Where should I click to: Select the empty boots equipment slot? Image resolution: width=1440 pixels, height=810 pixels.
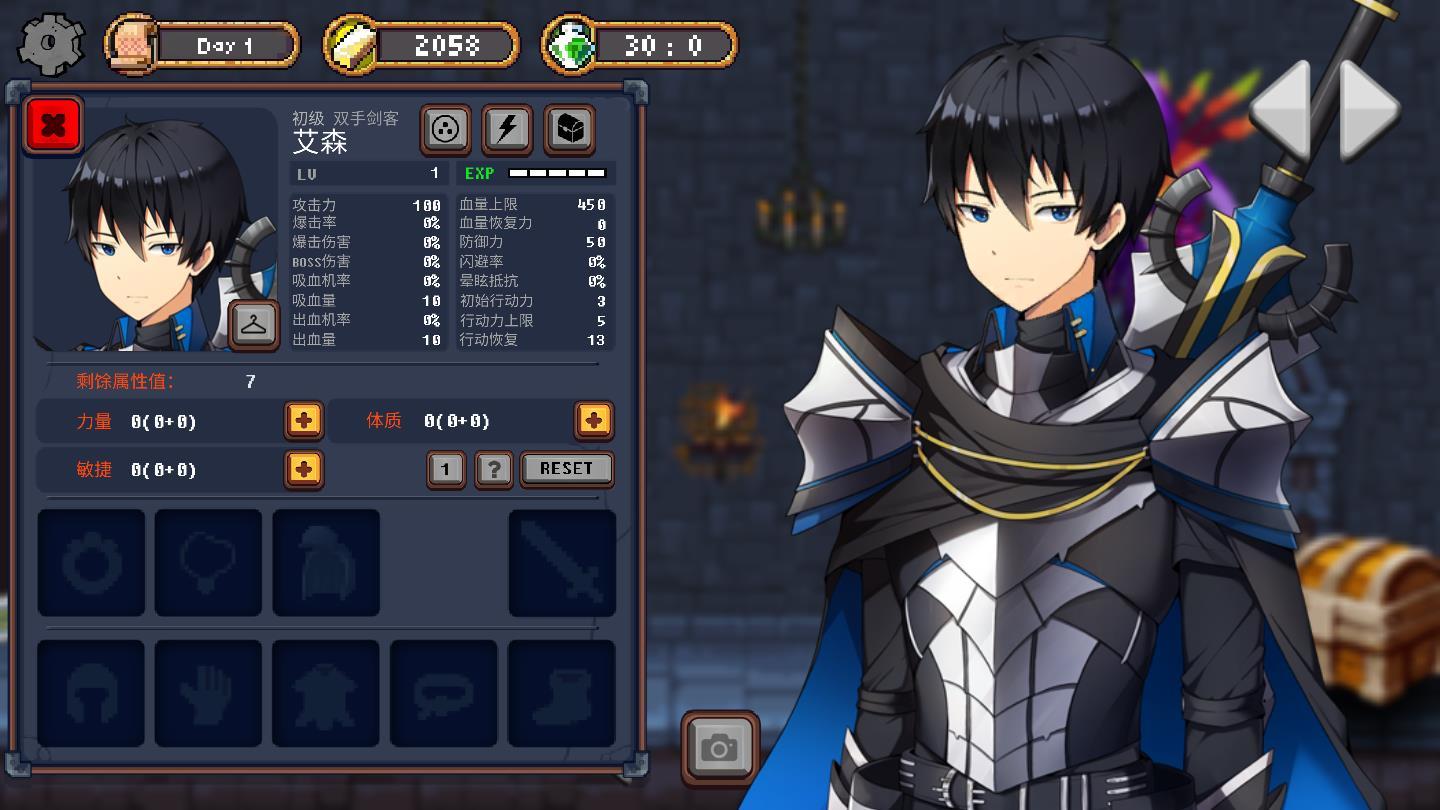[561, 693]
